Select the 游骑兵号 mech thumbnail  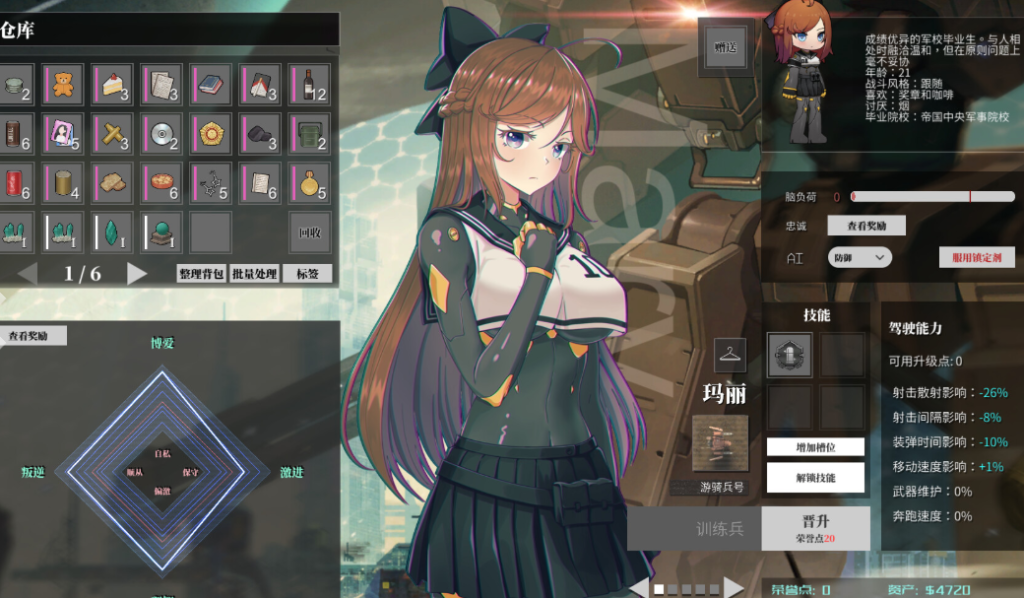pyautogui.click(x=720, y=444)
